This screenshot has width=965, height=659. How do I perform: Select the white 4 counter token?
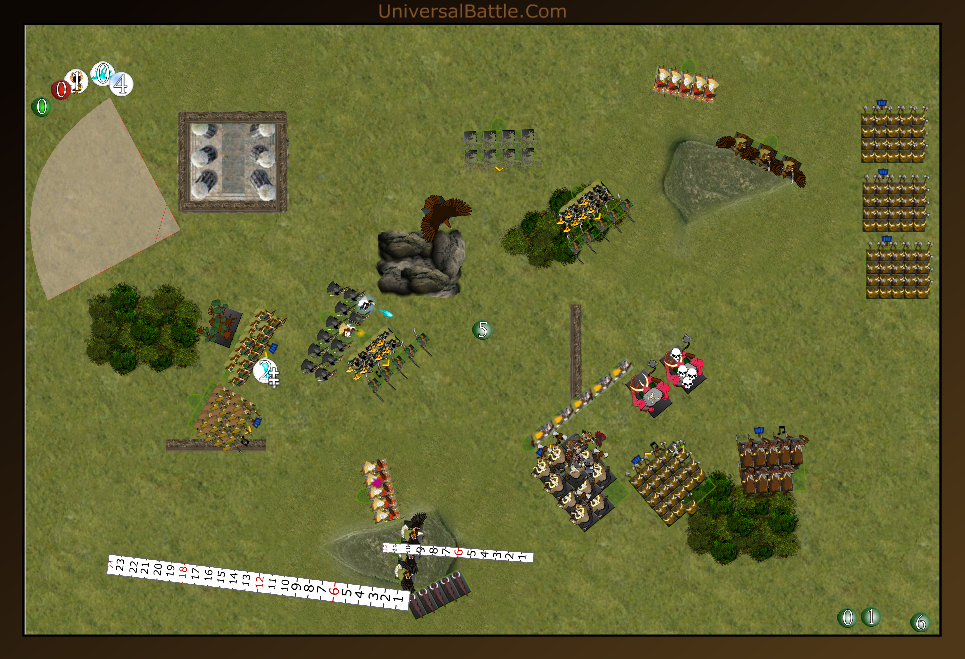click(x=121, y=84)
